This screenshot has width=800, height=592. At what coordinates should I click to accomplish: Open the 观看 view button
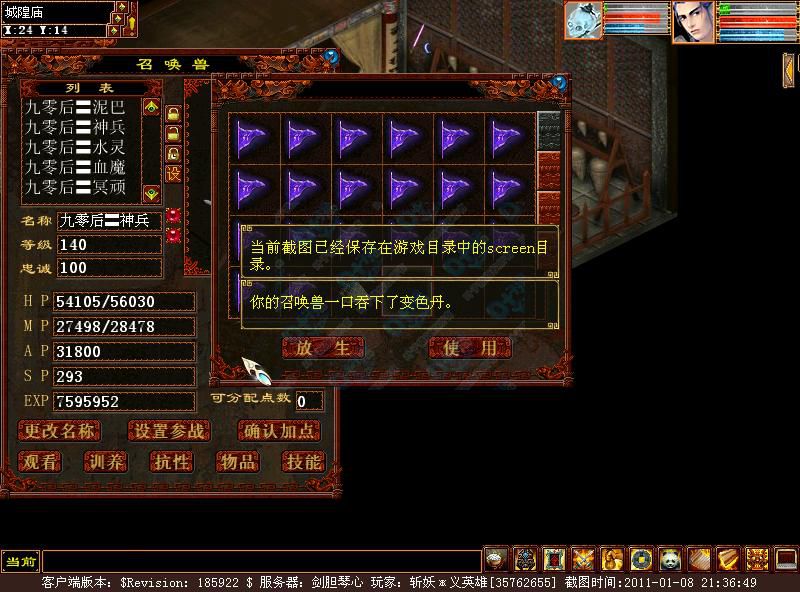click(41, 461)
